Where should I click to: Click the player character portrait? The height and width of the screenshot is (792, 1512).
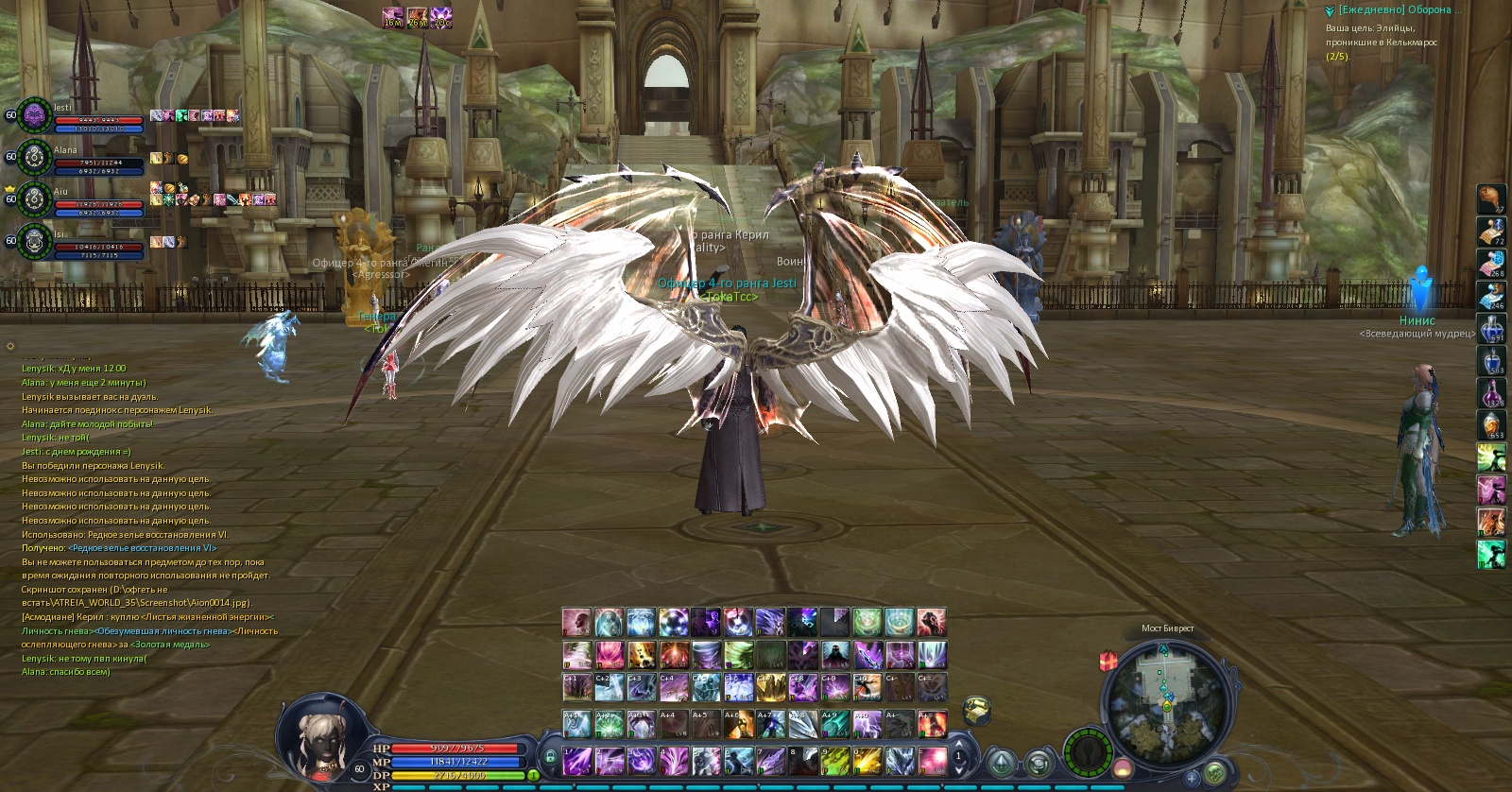318,737
